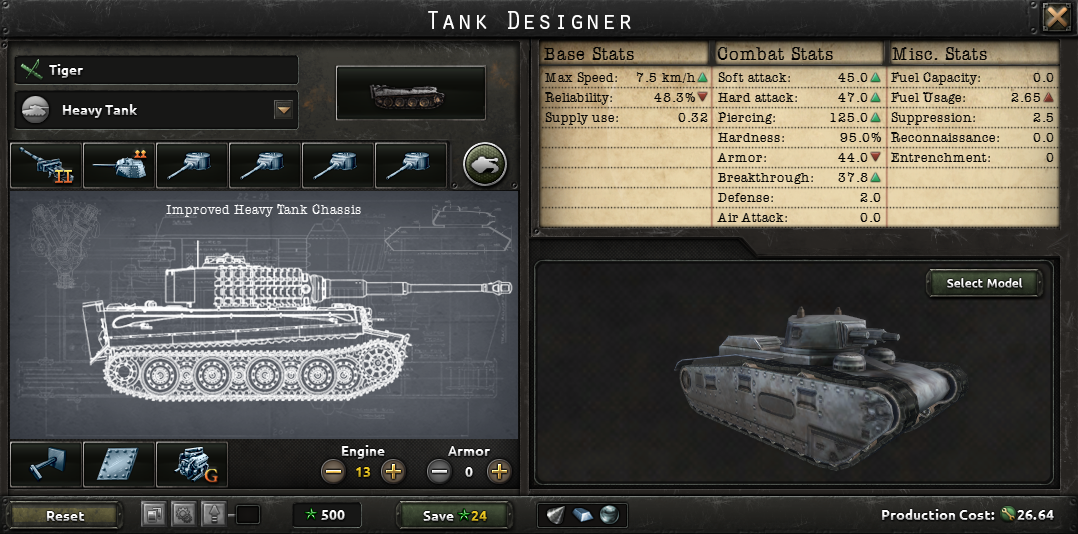
Task: Click the round green tank button
Action: point(485,164)
